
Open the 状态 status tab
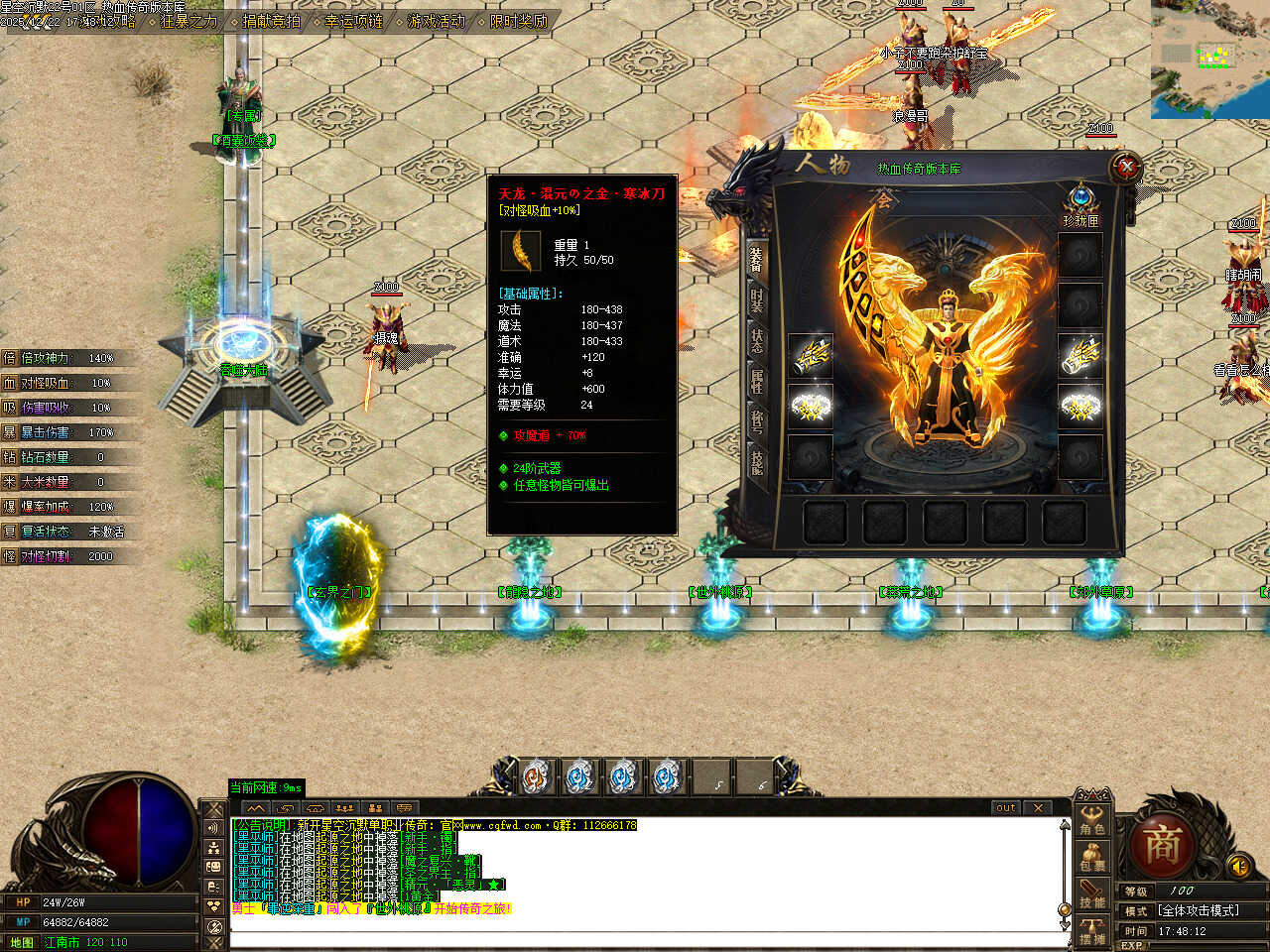point(757,340)
